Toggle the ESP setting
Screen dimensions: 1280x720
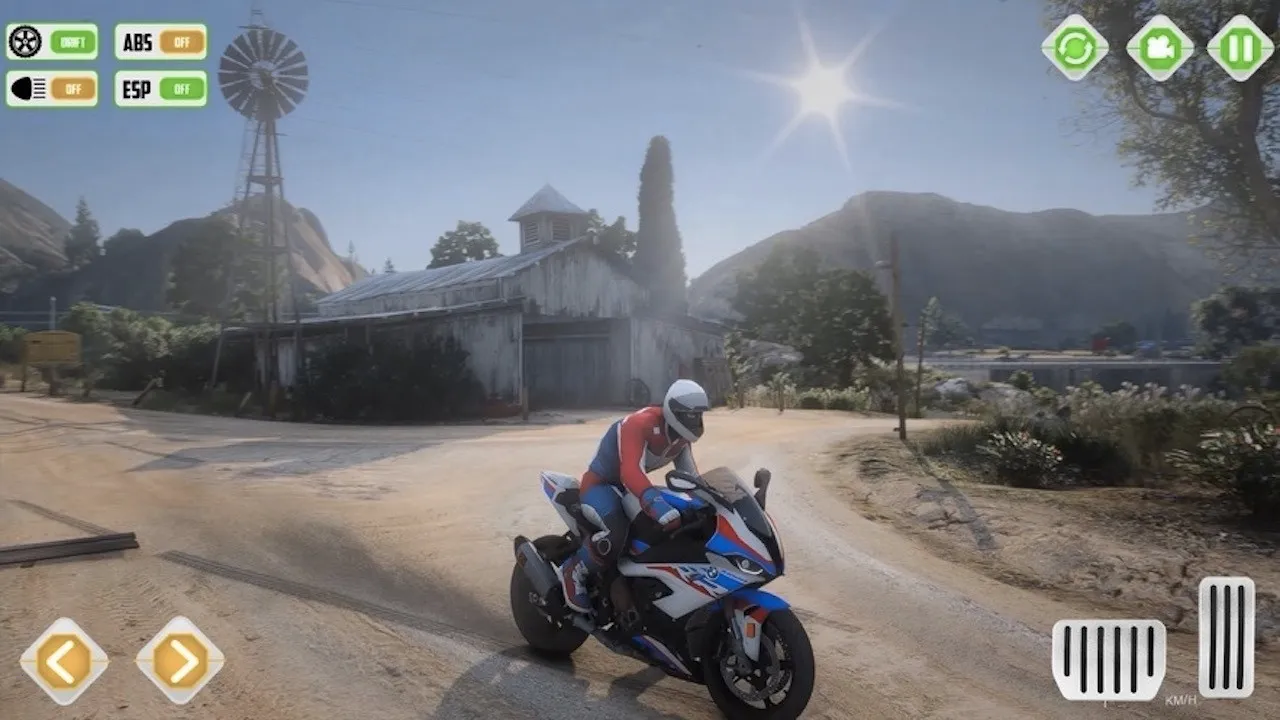[181, 89]
